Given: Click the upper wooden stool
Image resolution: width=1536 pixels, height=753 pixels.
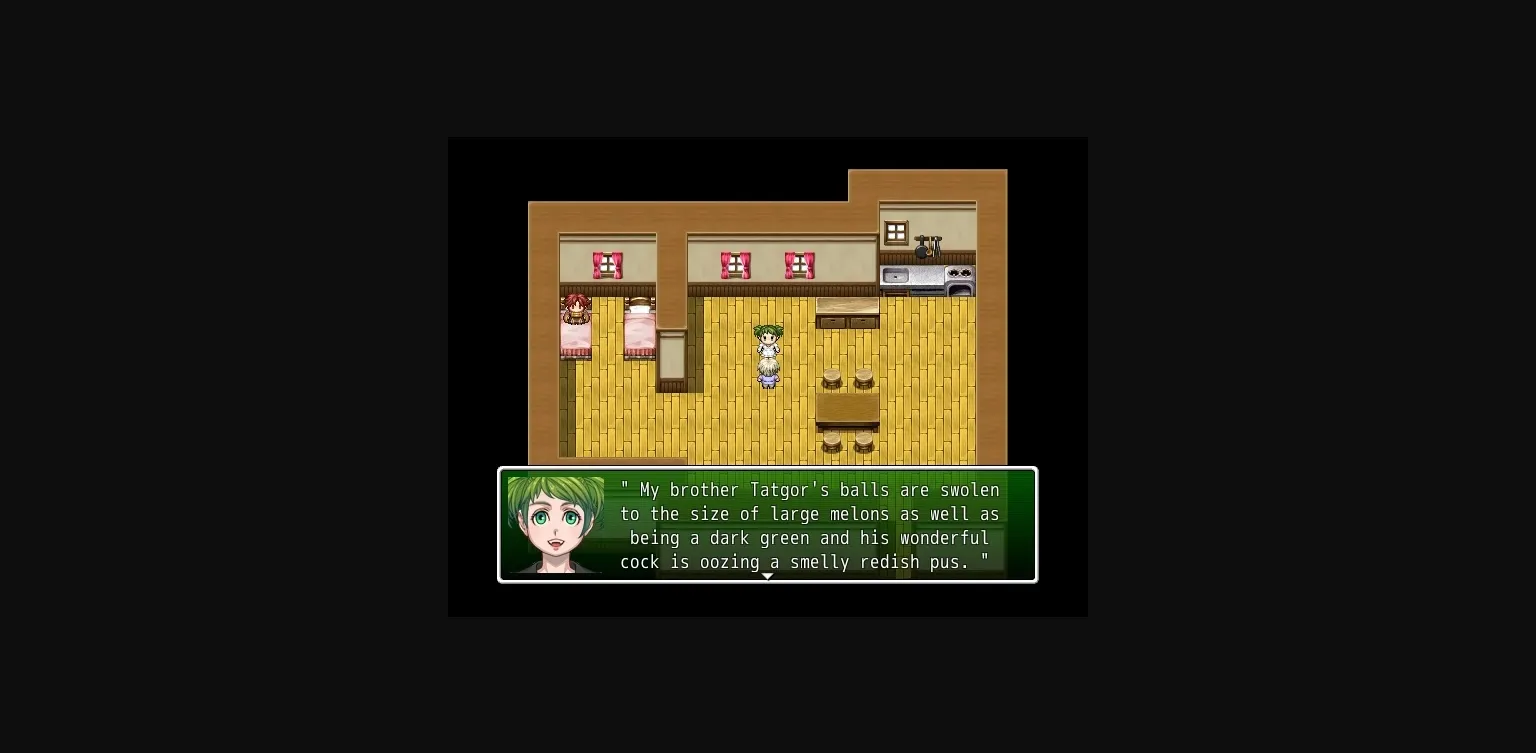Looking at the screenshot, I should (x=833, y=378).
